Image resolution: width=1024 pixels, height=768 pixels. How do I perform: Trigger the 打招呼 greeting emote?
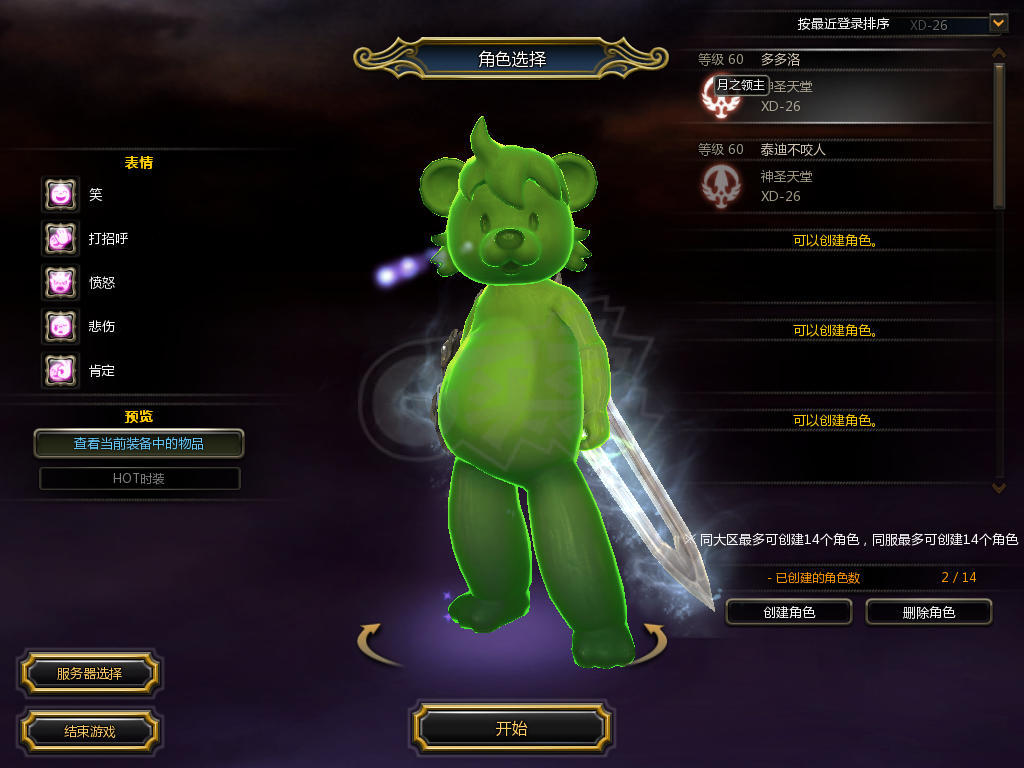pyautogui.click(x=60, y=239)
